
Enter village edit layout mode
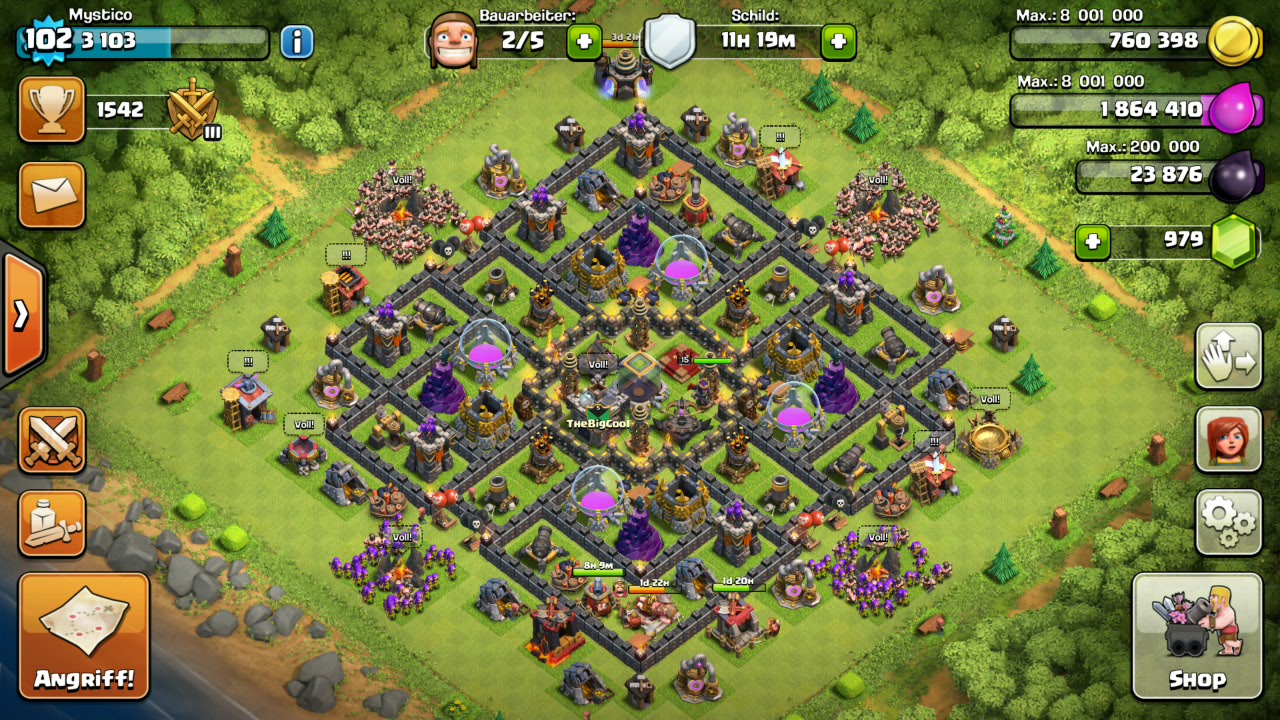point(1228,357)
